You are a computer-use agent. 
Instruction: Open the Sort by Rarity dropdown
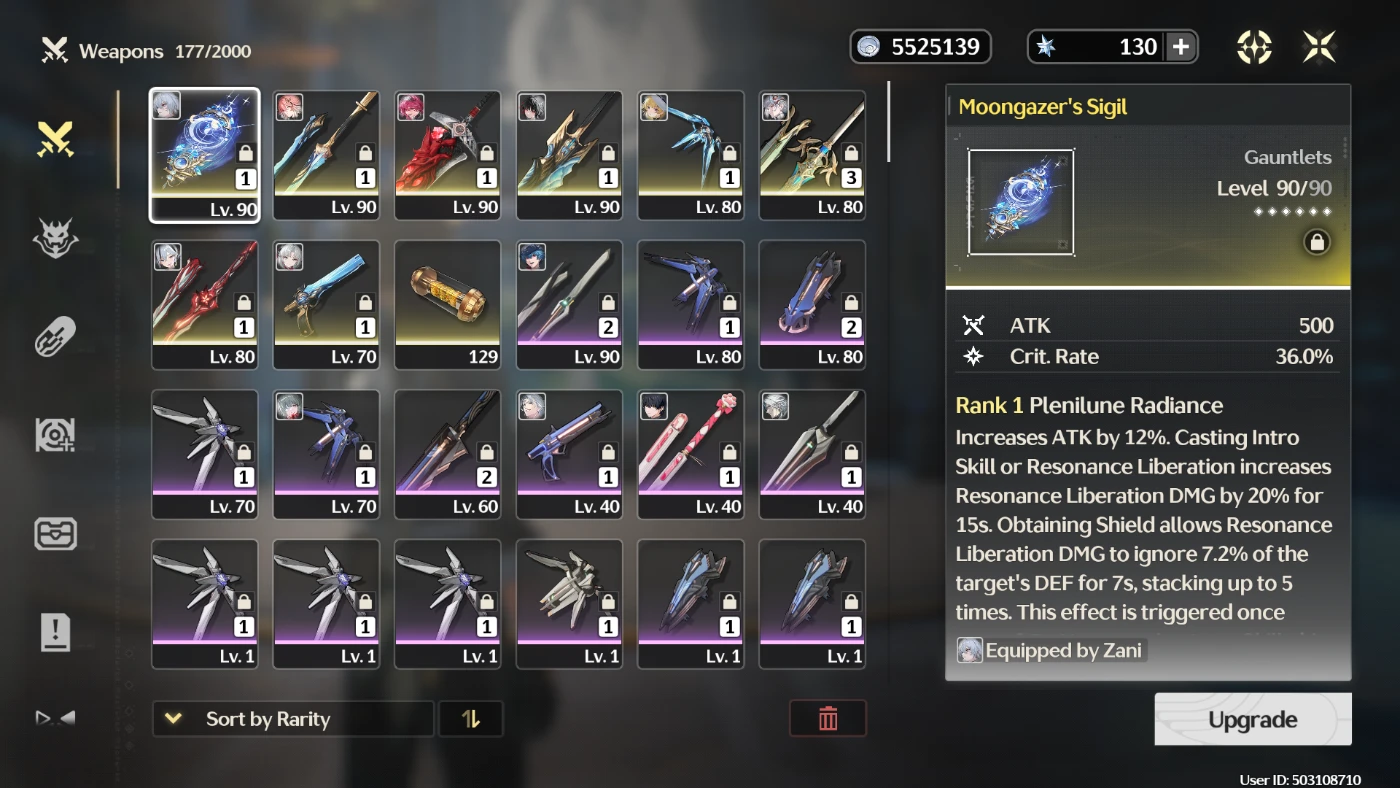tap(293, 719)
